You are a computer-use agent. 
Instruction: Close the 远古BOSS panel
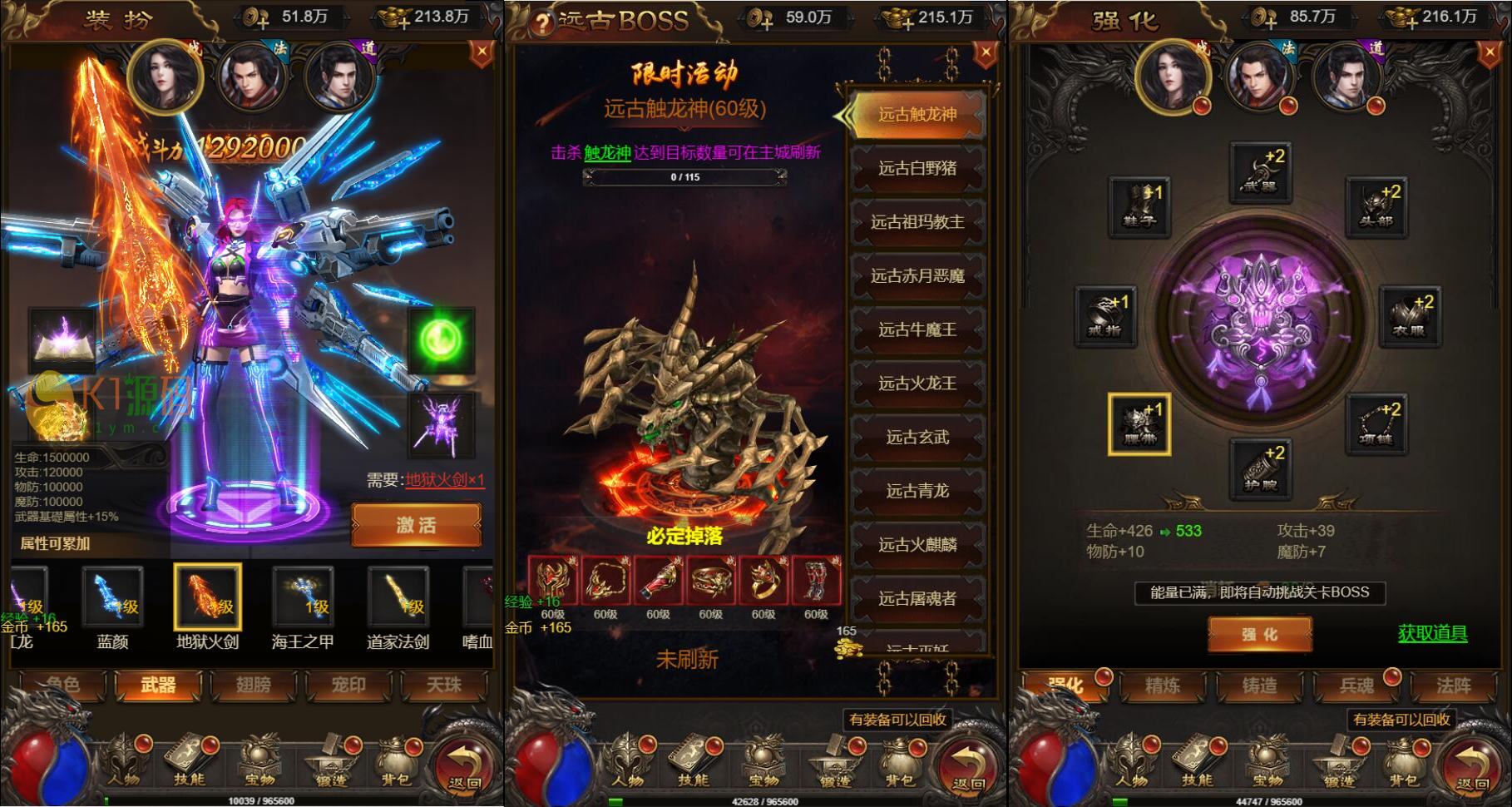pyautogui.click(x=986, y=54)
